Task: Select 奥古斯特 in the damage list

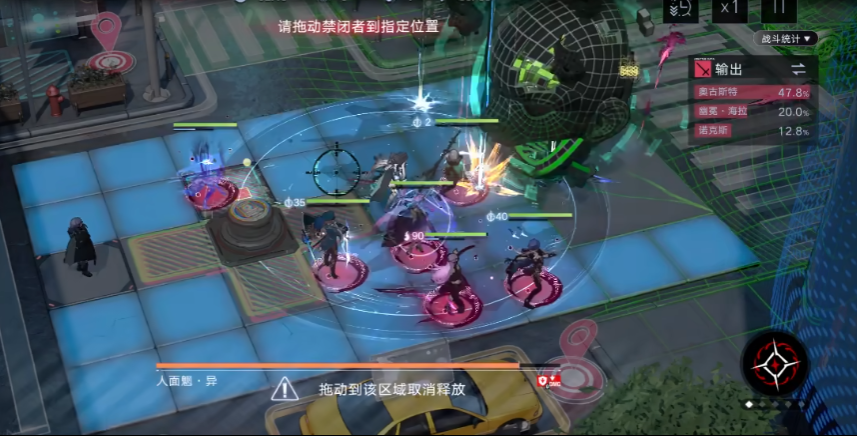Action: click(754, 92)
